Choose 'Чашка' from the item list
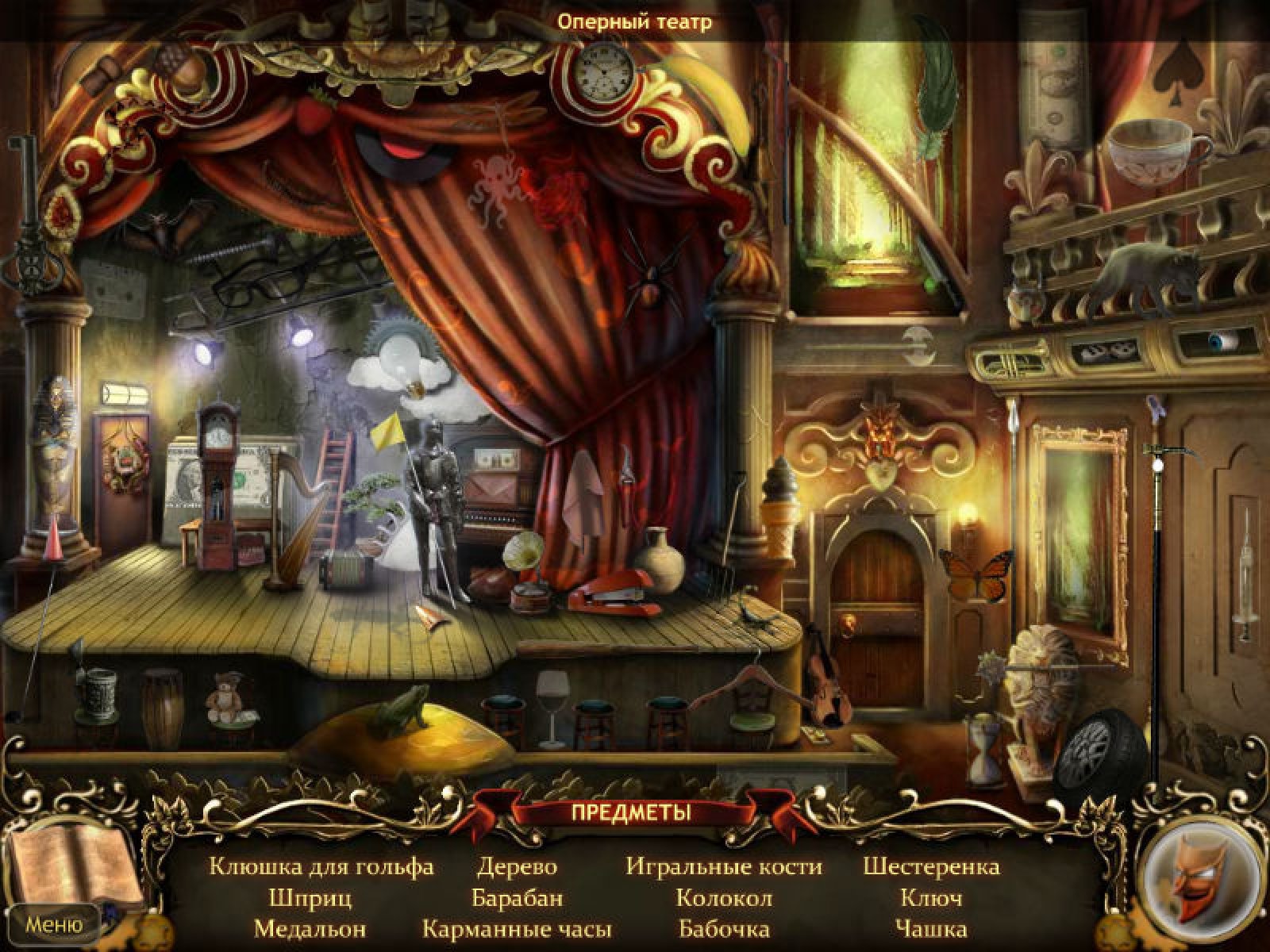The height and width of the screenshot is (952, 1270). tap(931, 928)
